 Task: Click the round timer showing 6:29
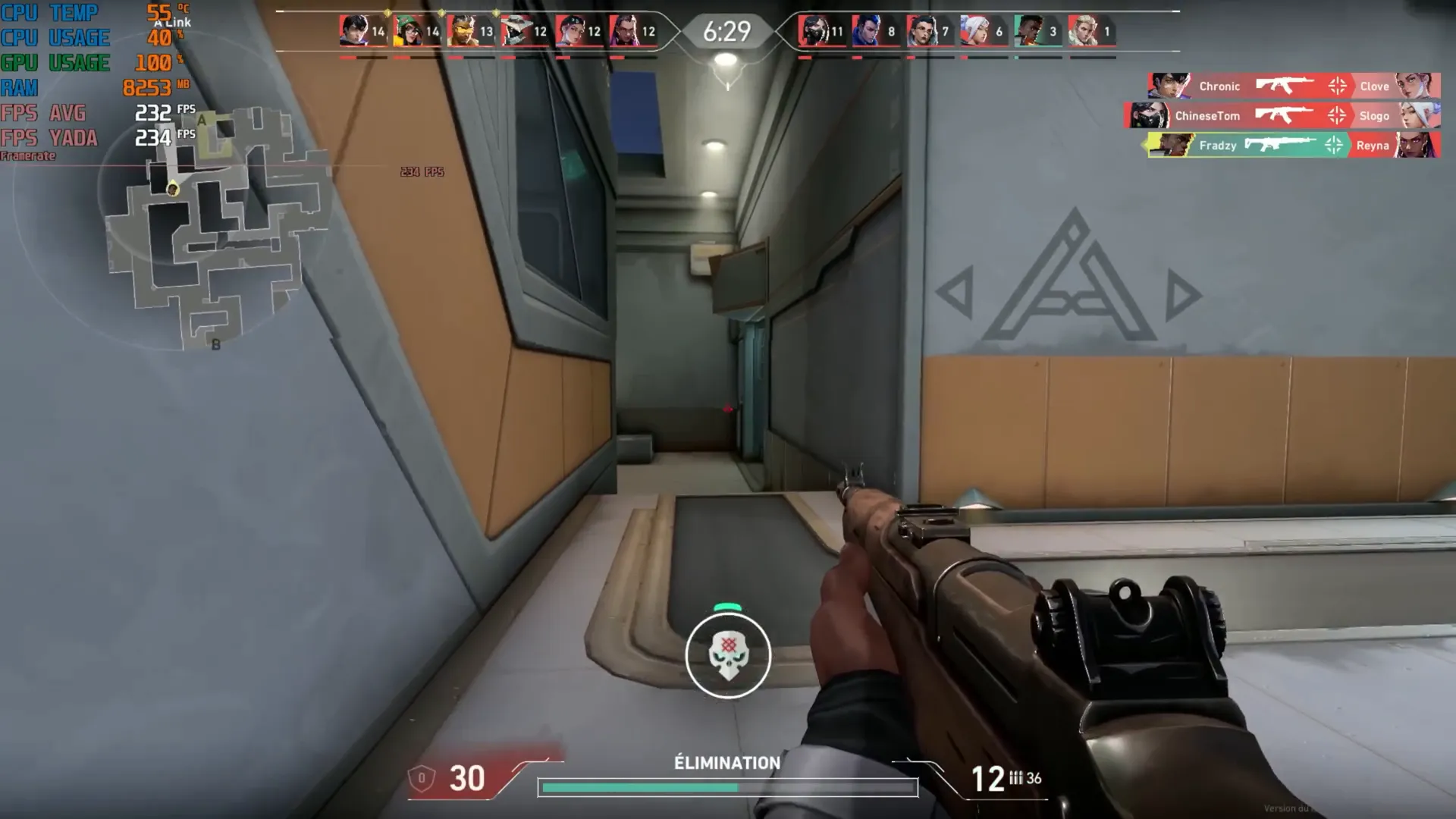(x=726, y=32)
